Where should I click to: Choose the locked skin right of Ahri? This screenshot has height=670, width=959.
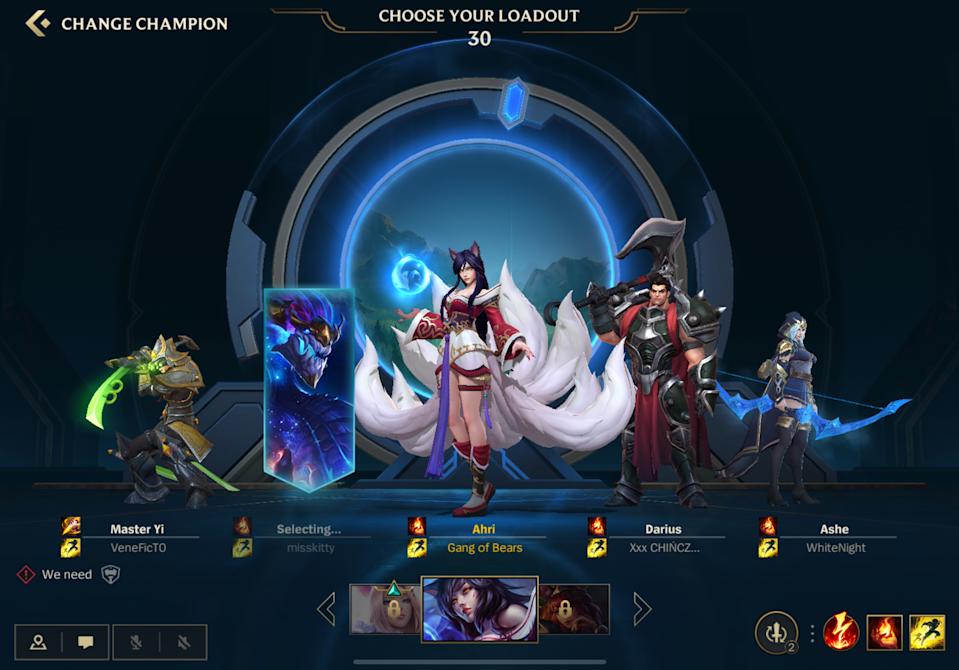(x=575, y=608)
